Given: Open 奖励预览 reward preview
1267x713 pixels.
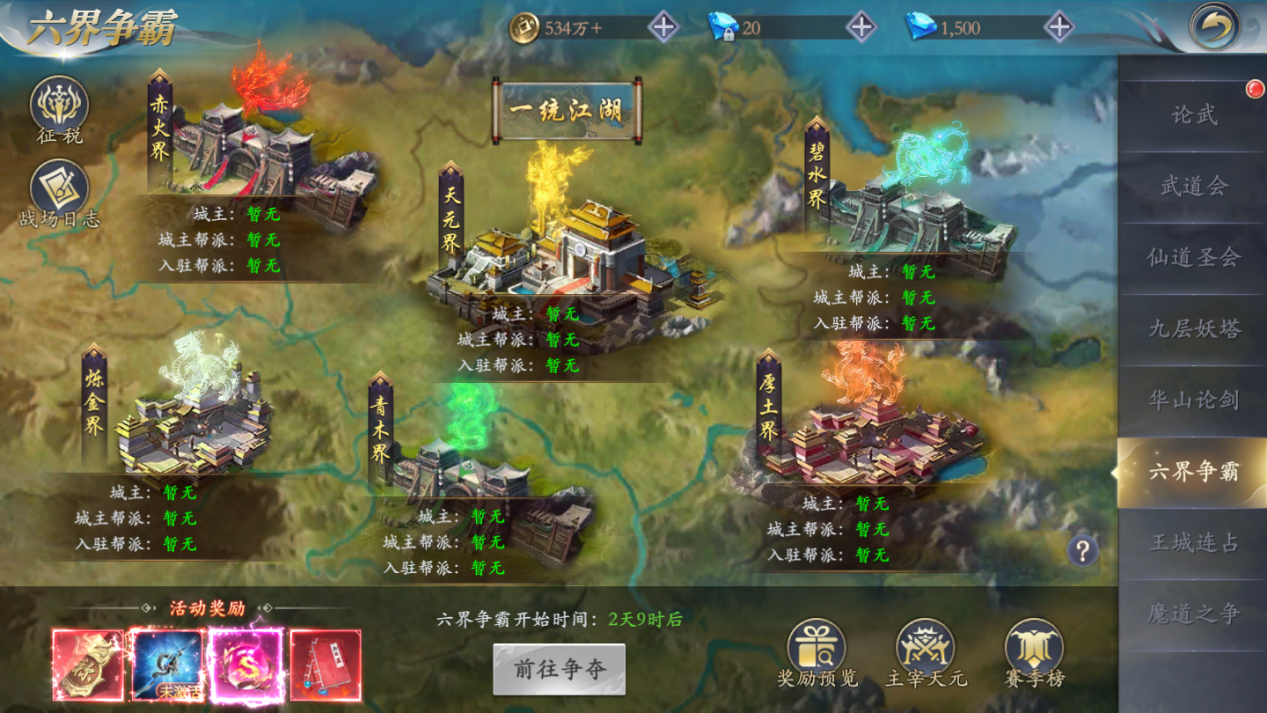Looking at the screenshot, I should tap(817, 651).
